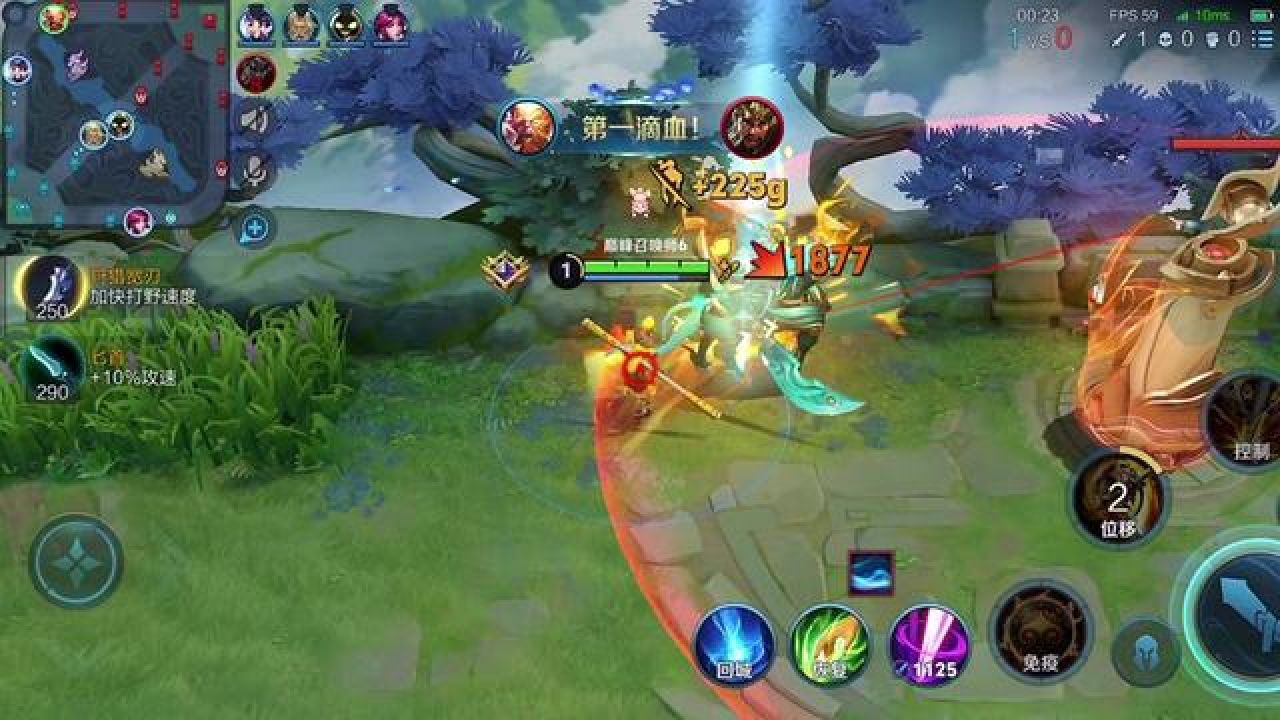The width and height of the screenshot is (1280, 720).
Task: Tap the blue wave buff icon
Action: [x=870, y=574]
